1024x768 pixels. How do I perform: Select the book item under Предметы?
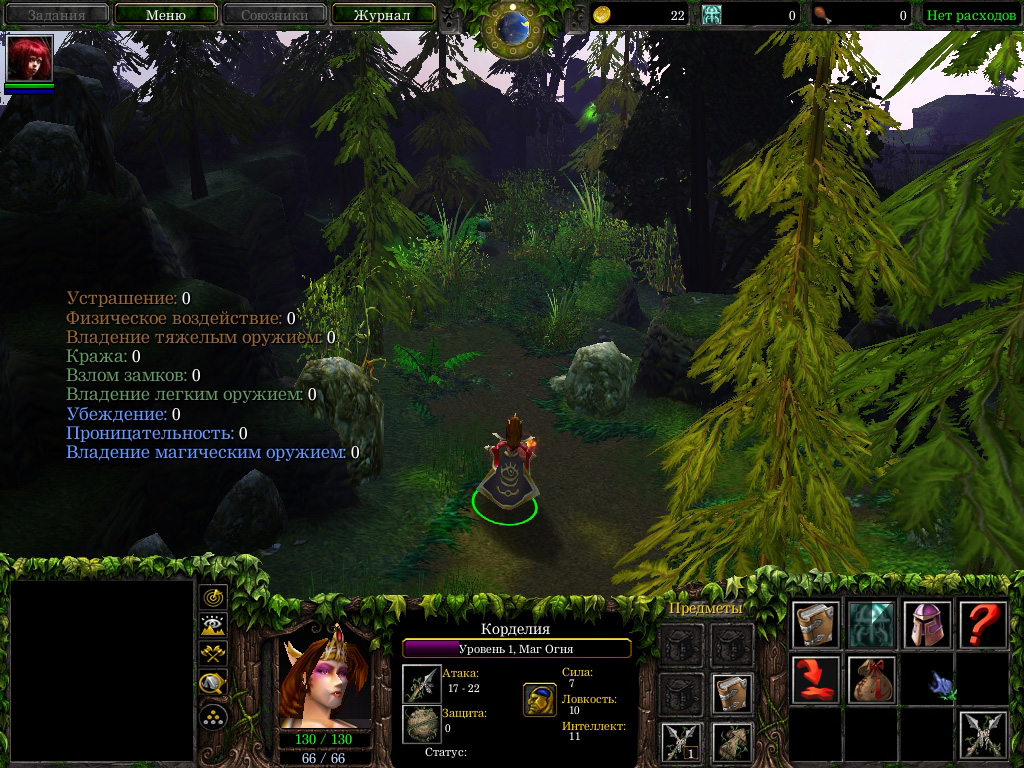[x=731, y=694]
